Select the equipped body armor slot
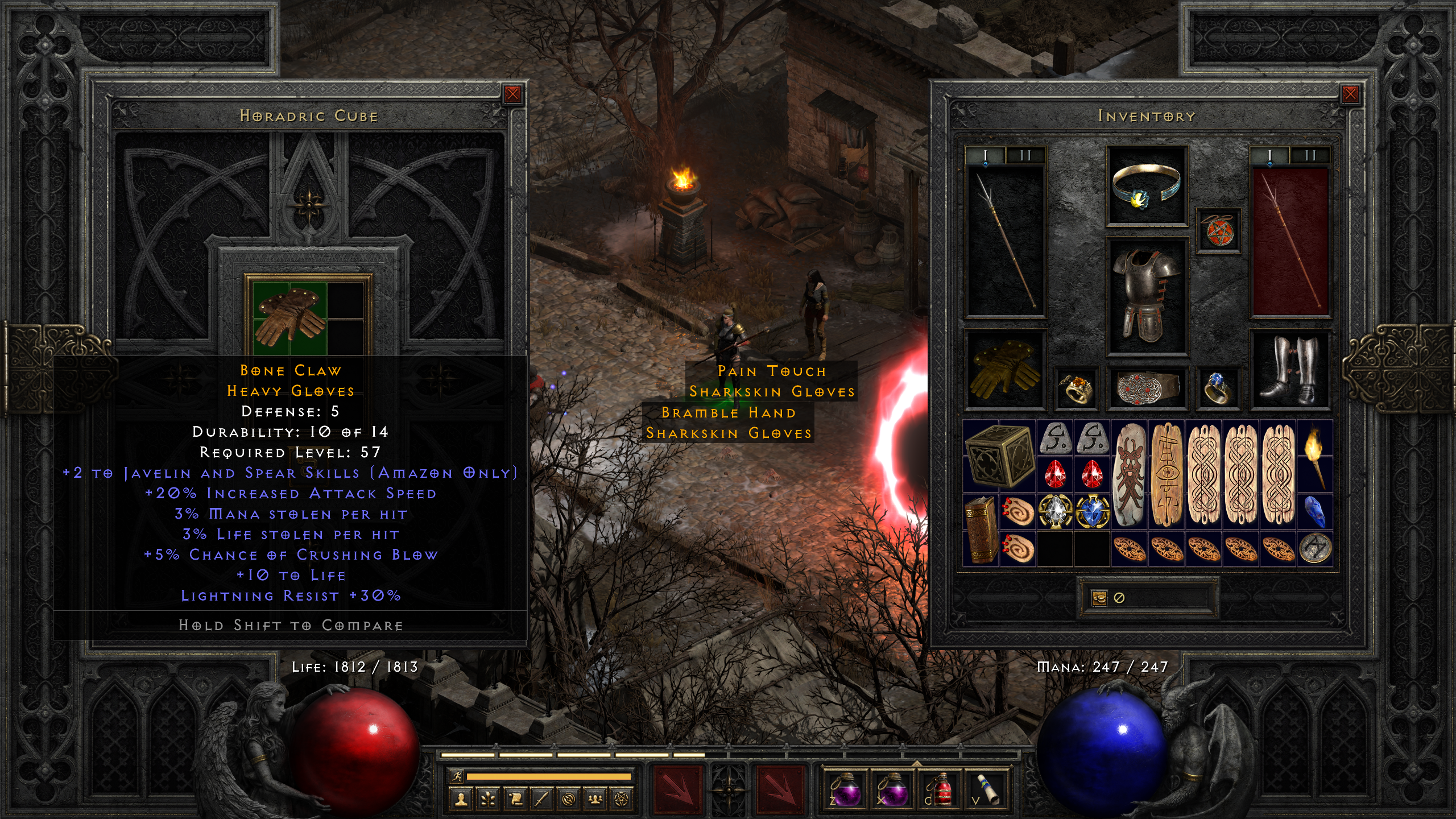This screenshot has height=819, width=1456. pyautogui.click(x=1146, y=296)
